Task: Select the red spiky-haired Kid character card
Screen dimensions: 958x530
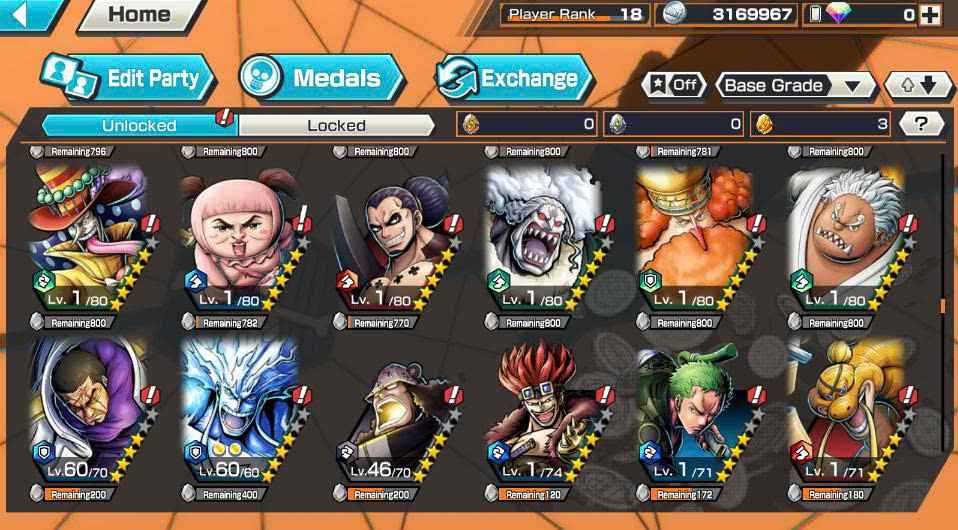Action: (x=543, y=410)
